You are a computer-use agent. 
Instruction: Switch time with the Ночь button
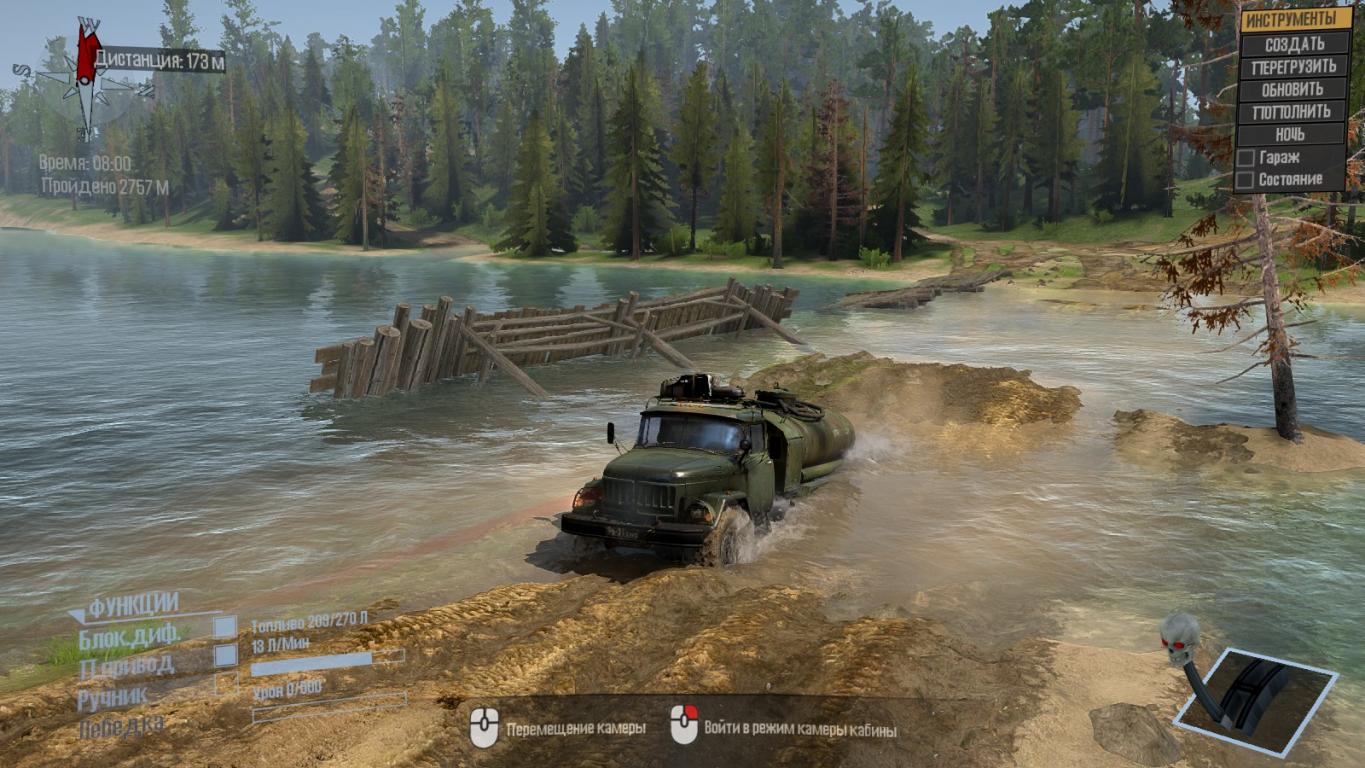(1295, 134)
